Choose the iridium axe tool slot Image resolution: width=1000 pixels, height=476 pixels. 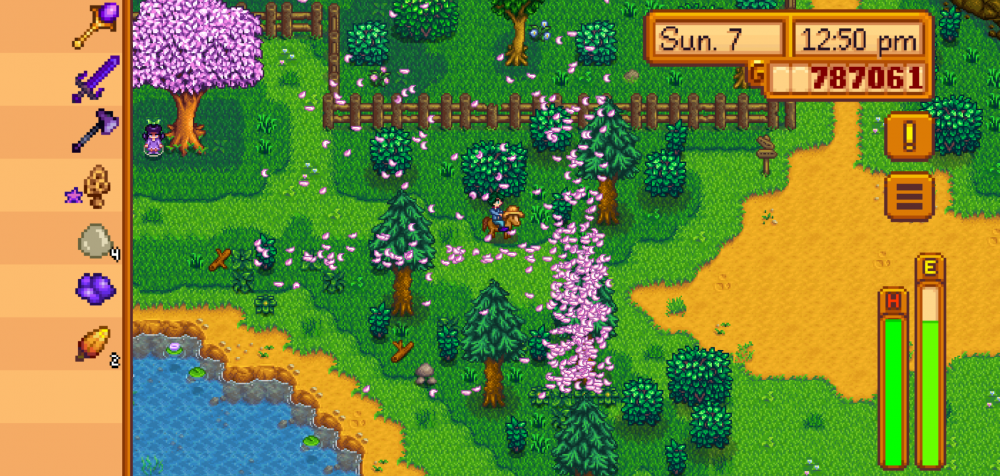pyautogui.click(x=96, y=131)
